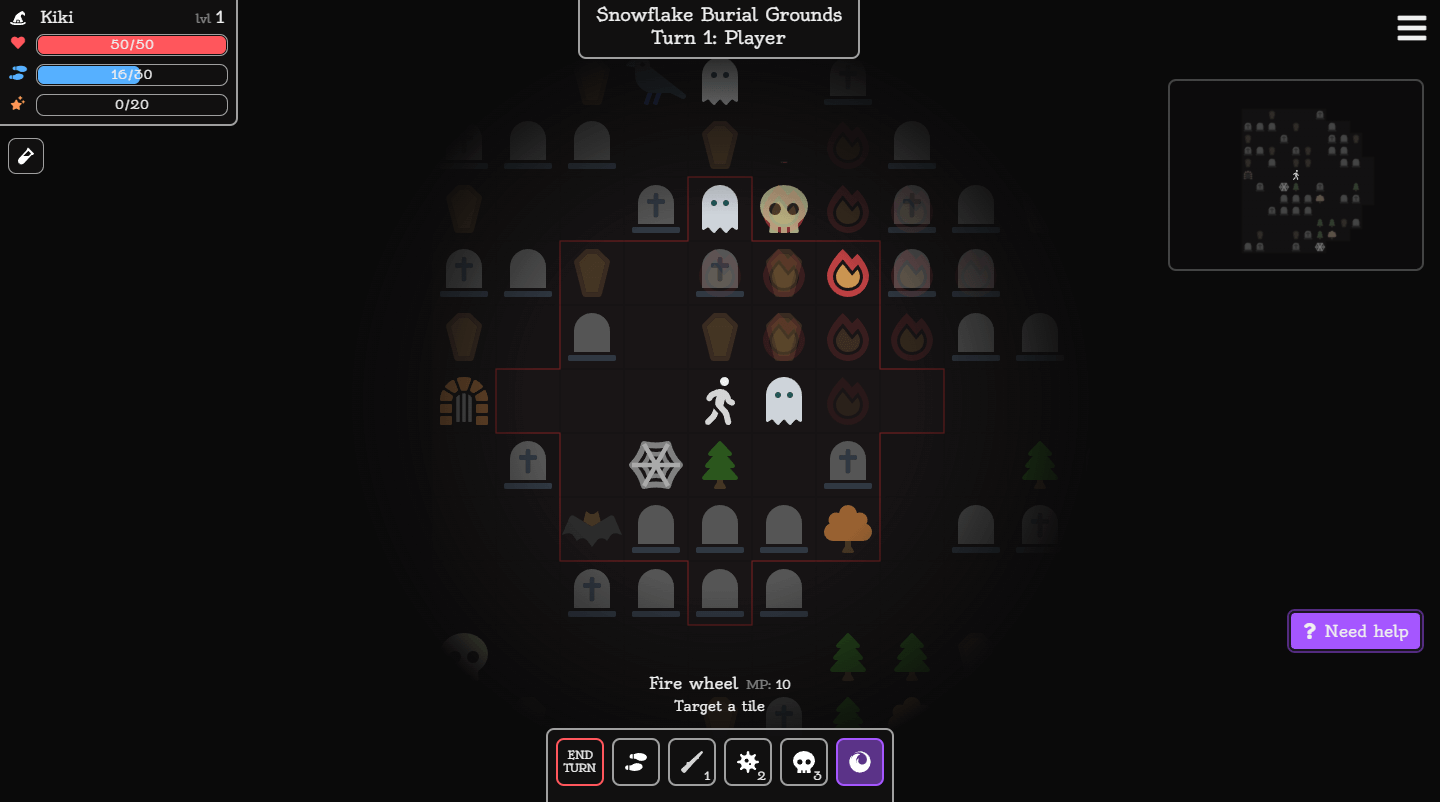
Task: Click the minimap in the top right corner
Action: (1295, 174)
